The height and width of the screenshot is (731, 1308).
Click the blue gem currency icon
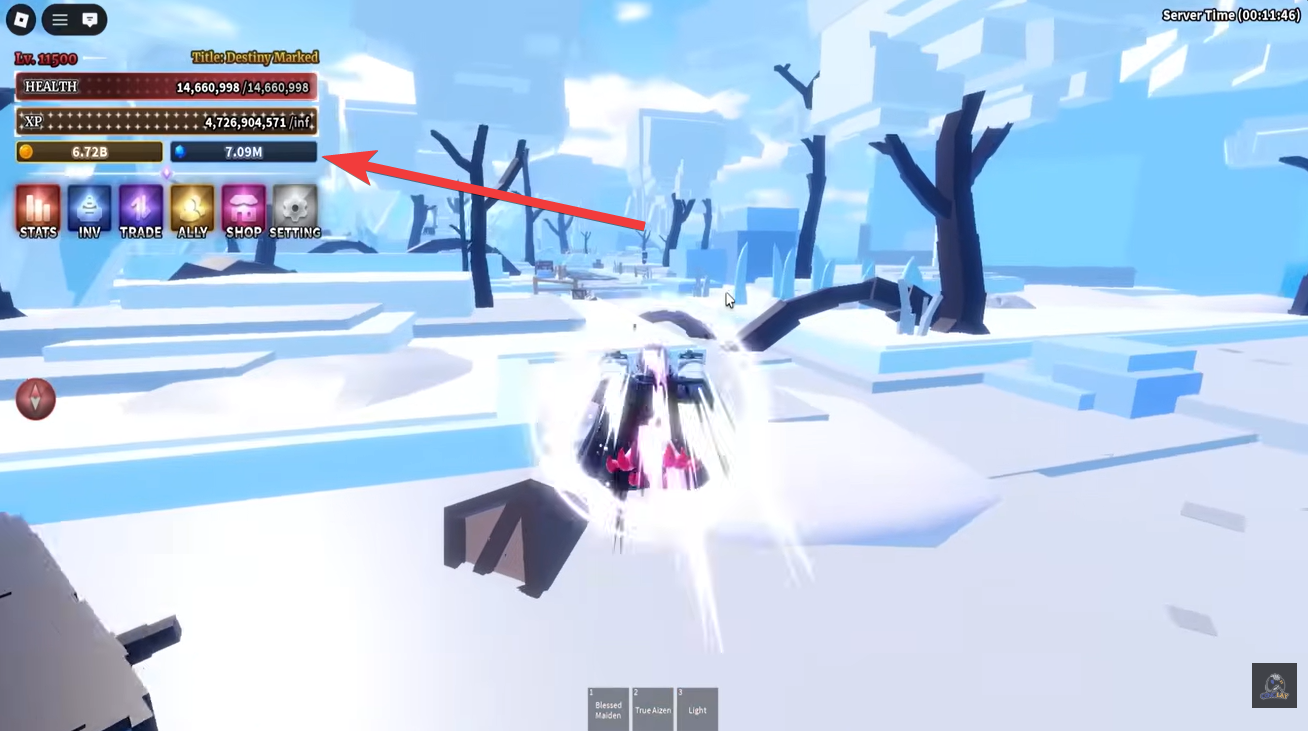pos(180,151)
